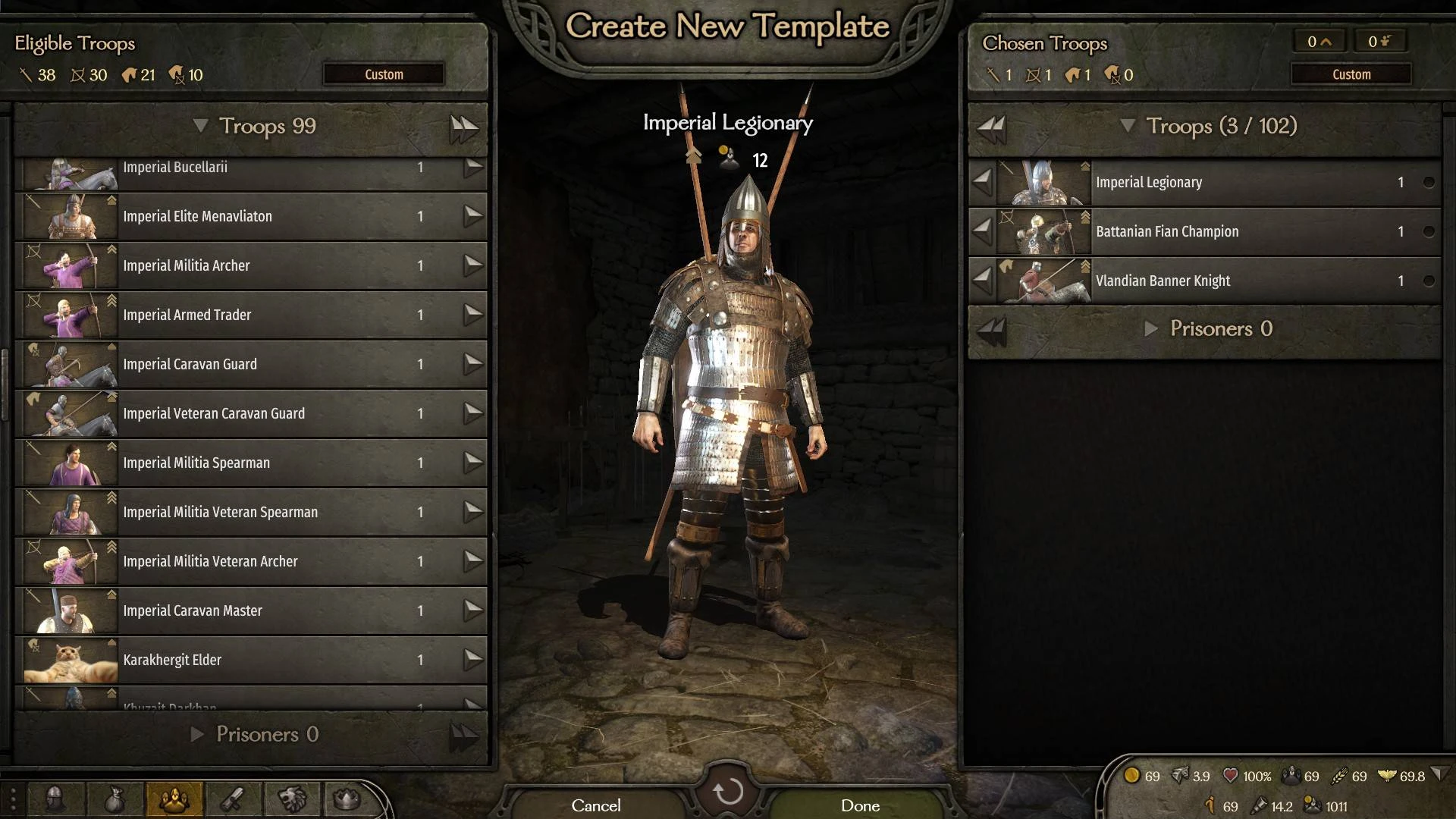Fast-transfer all troops using double arrows beside Troops 99
This screenshot has height=819, width=1456.
[463, 127]
